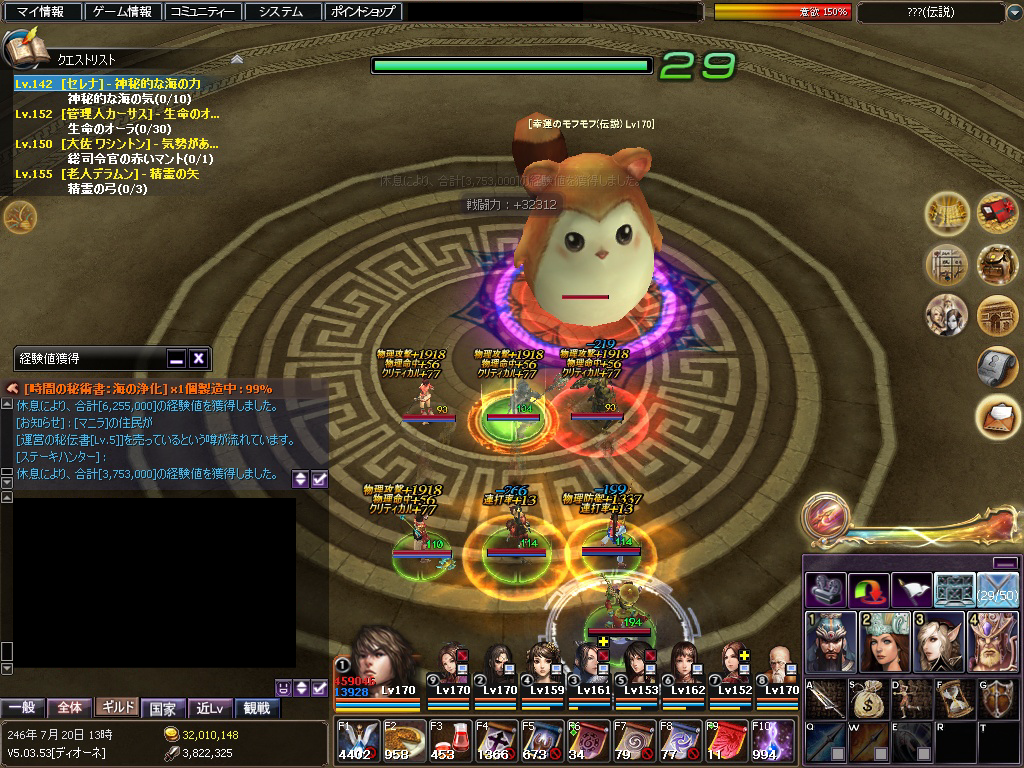Switch to the 観戦 chat tab

coord(256,708)
